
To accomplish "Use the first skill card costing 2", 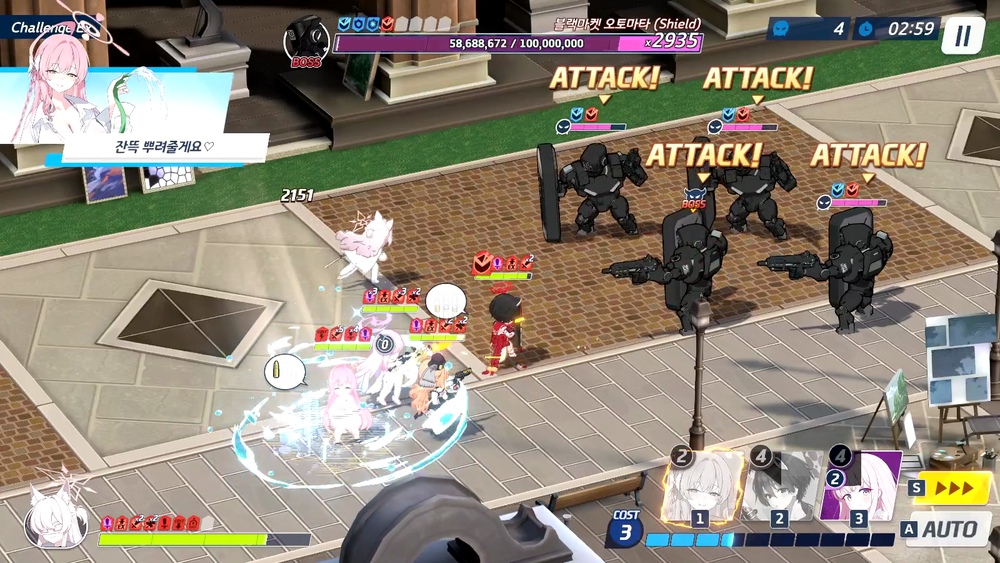I will (702, 489).
